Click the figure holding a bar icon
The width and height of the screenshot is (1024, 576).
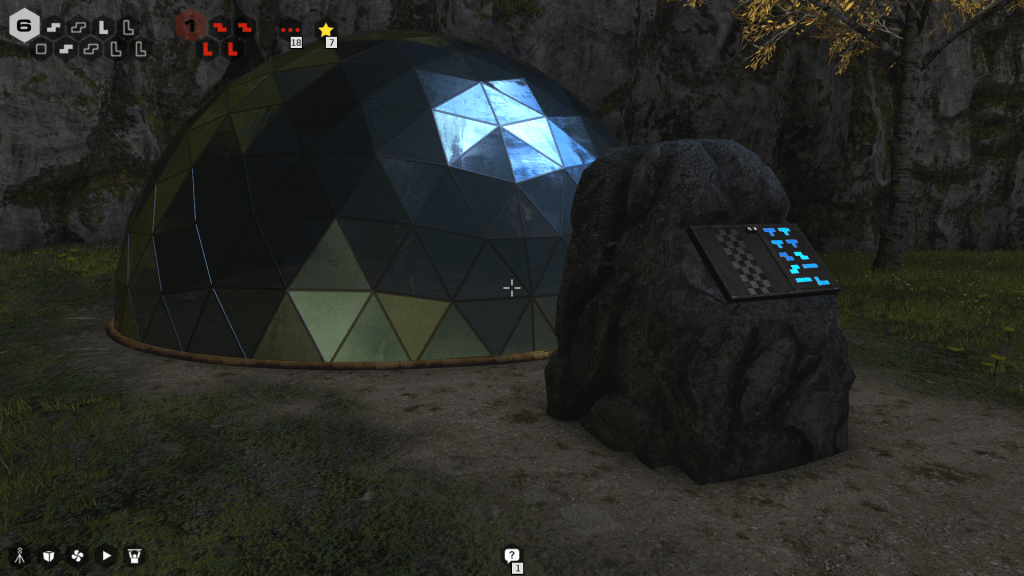(135, 556)
